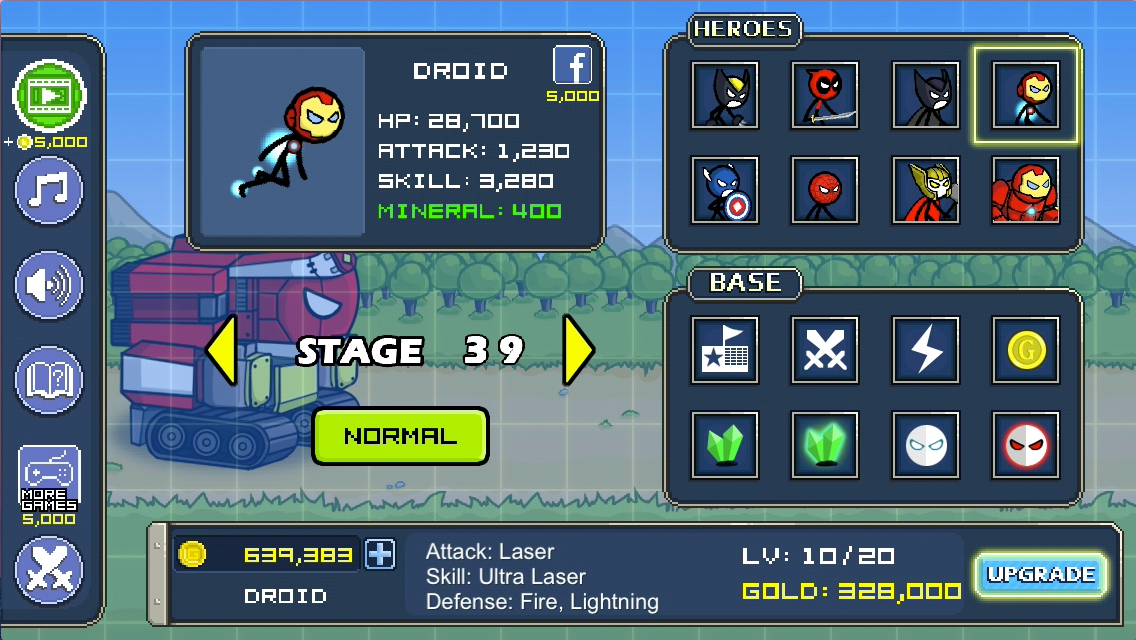Screen dimensions: 1136x640
Task: Go to the previous stage with left arrow
Action: coord(222,350)
